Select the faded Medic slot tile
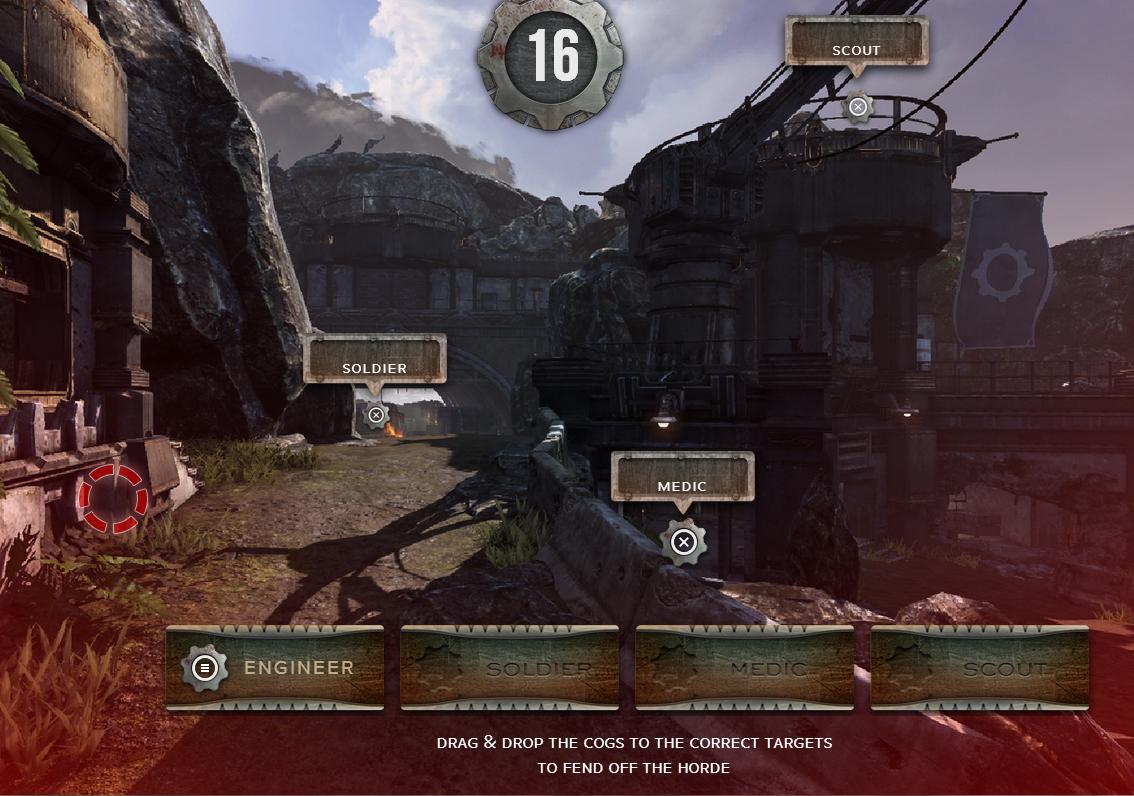This screenshot has width=1134, height=796. point(745,668)
